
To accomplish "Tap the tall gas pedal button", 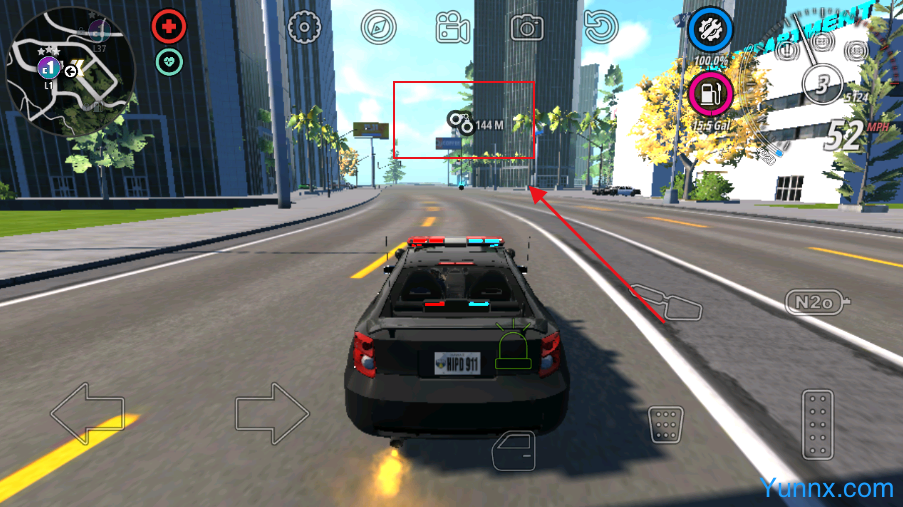I will (818, 424).
